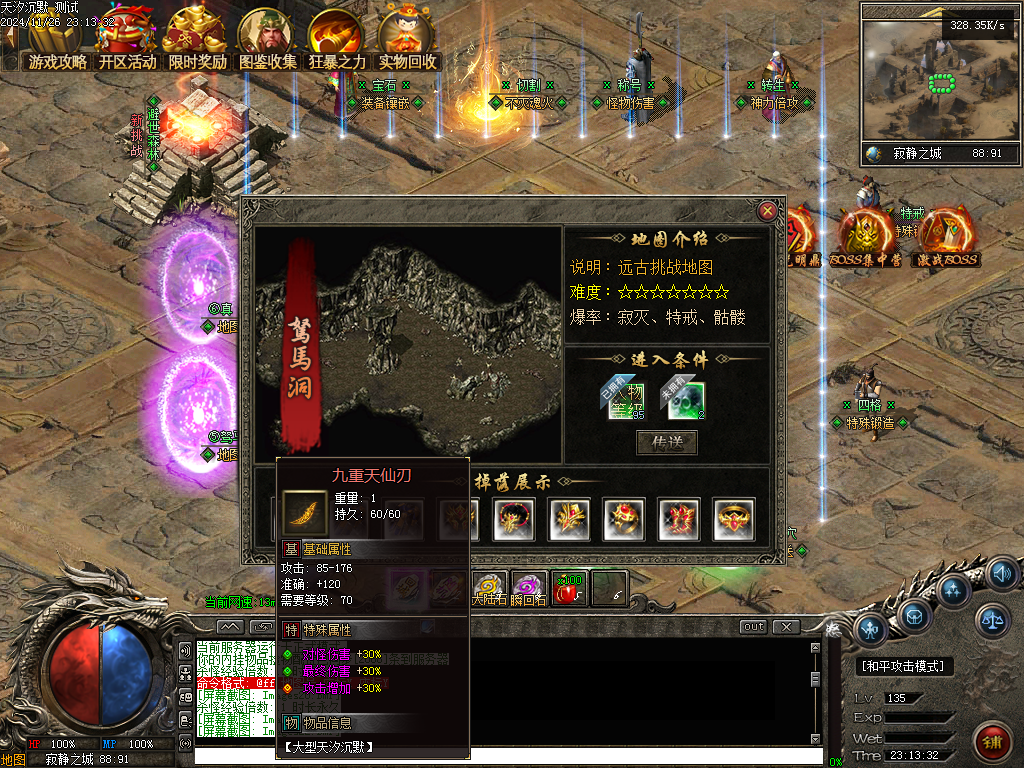Click the 传送 teleport button

pos(667,442)
